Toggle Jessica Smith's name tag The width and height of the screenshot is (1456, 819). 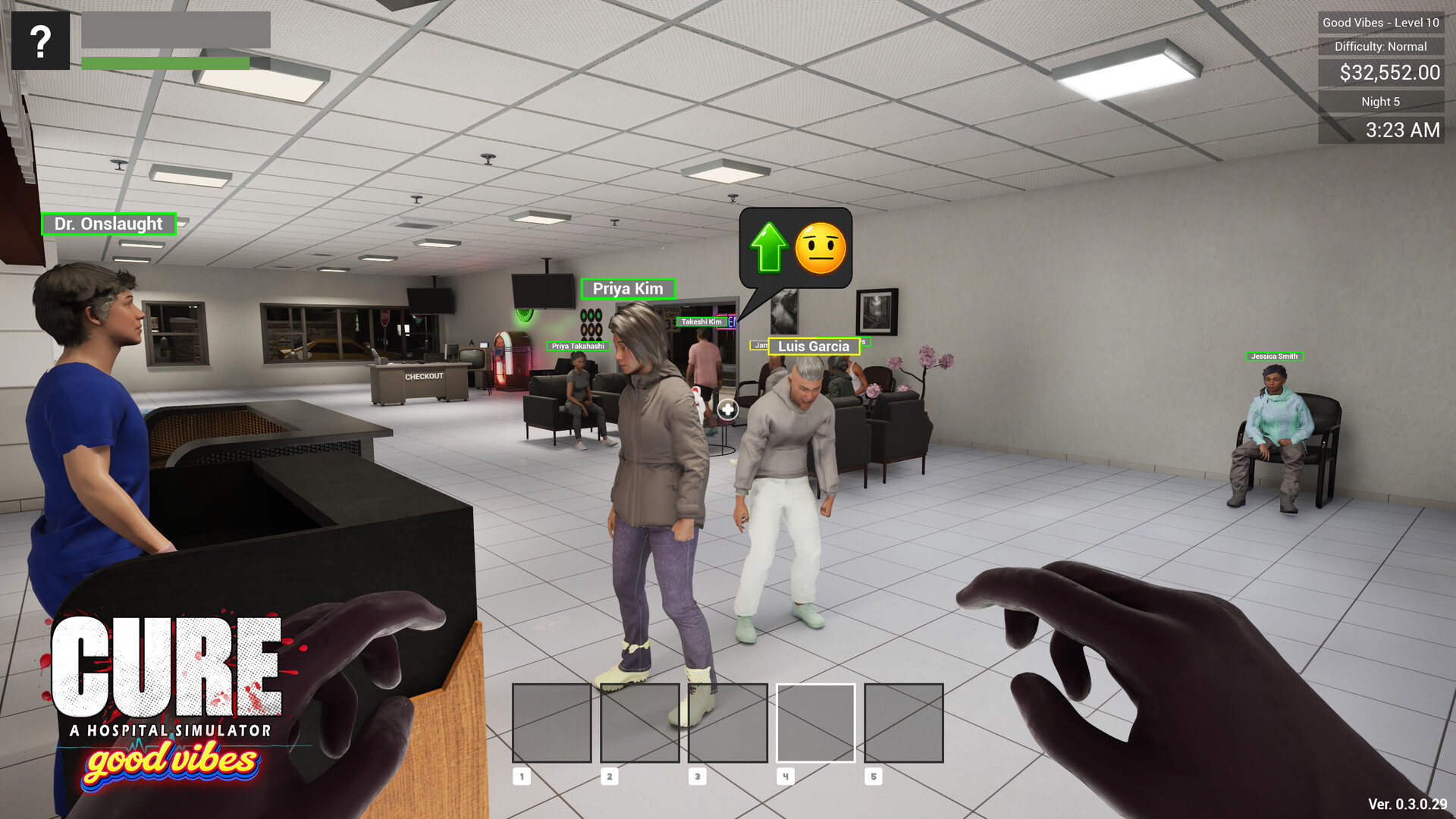1276,356
